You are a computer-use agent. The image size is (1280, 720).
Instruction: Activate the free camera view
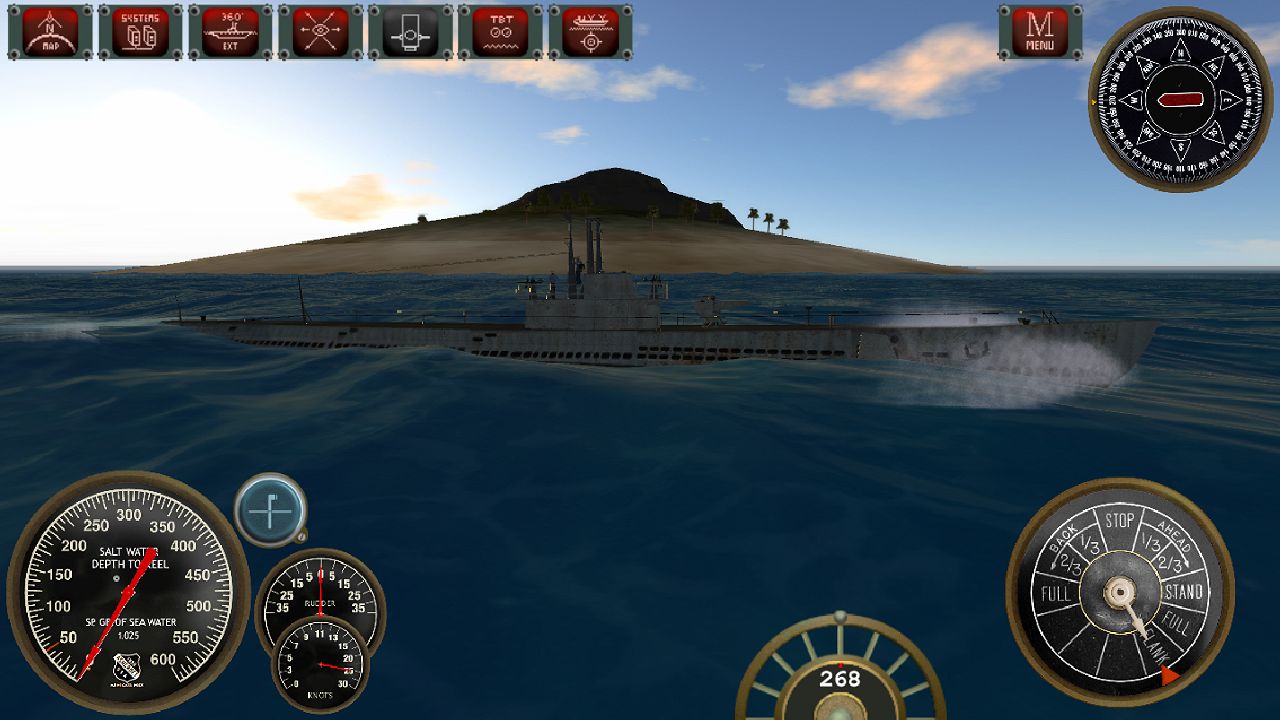coord(318,32)
